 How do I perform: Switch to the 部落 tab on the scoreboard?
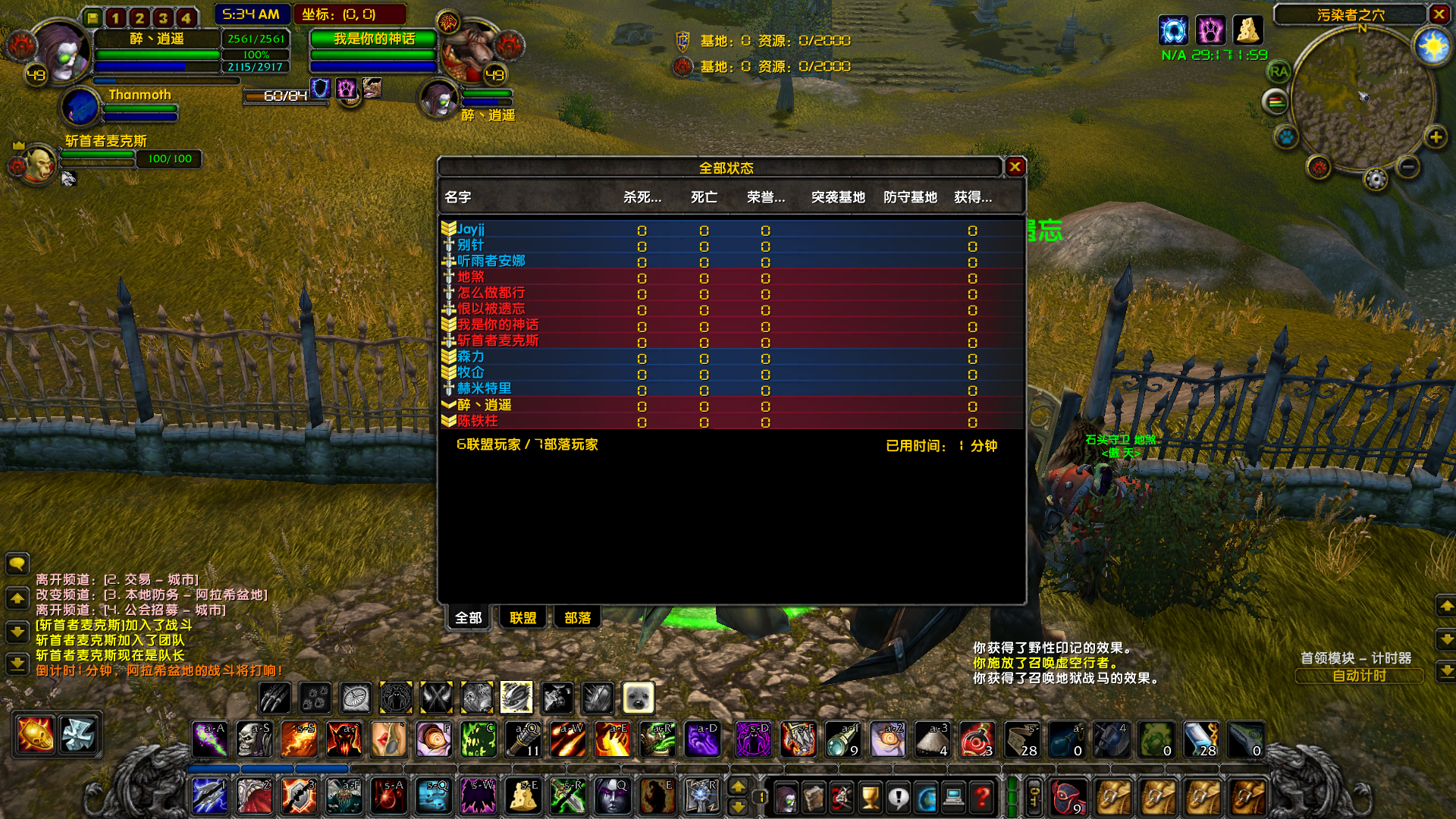coord(577,617)
